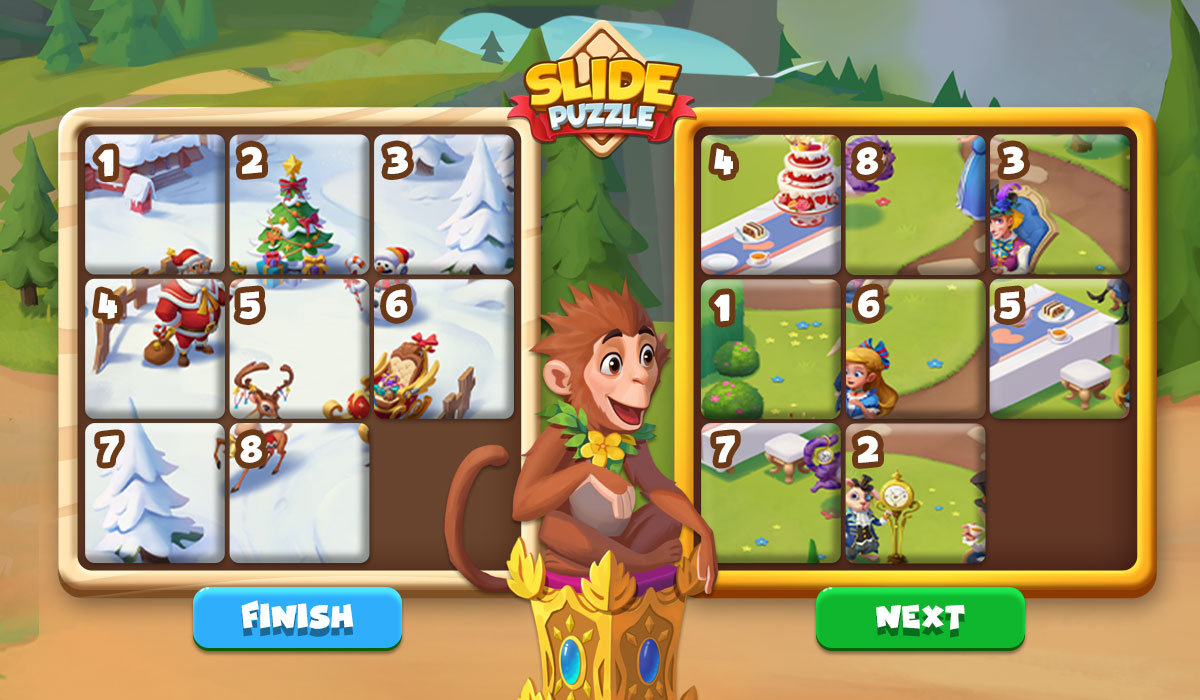Choose the grassy path tile numbered 8
Image resolution: width=1200 pixels, height=700 pixels.
(x=915, y=204)
